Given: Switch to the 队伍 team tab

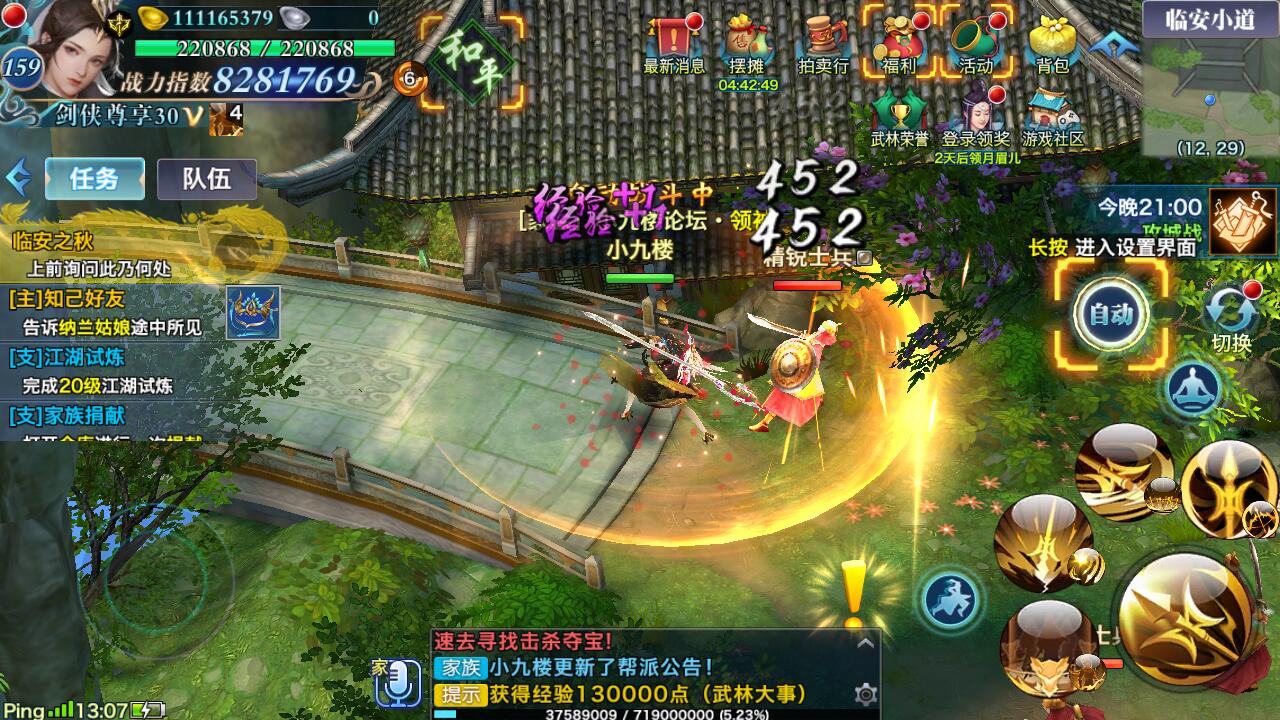Looking at the screenshot, I should 206,179.
